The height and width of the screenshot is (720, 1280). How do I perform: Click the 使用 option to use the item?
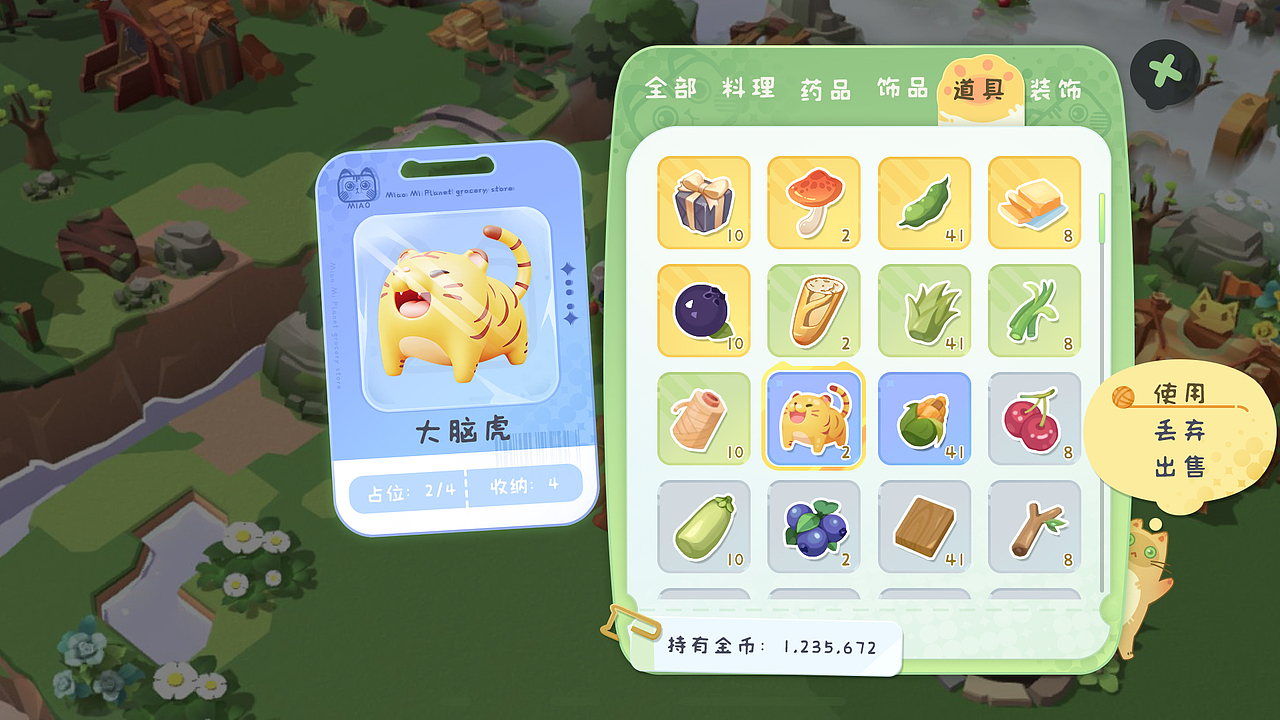1180,396
